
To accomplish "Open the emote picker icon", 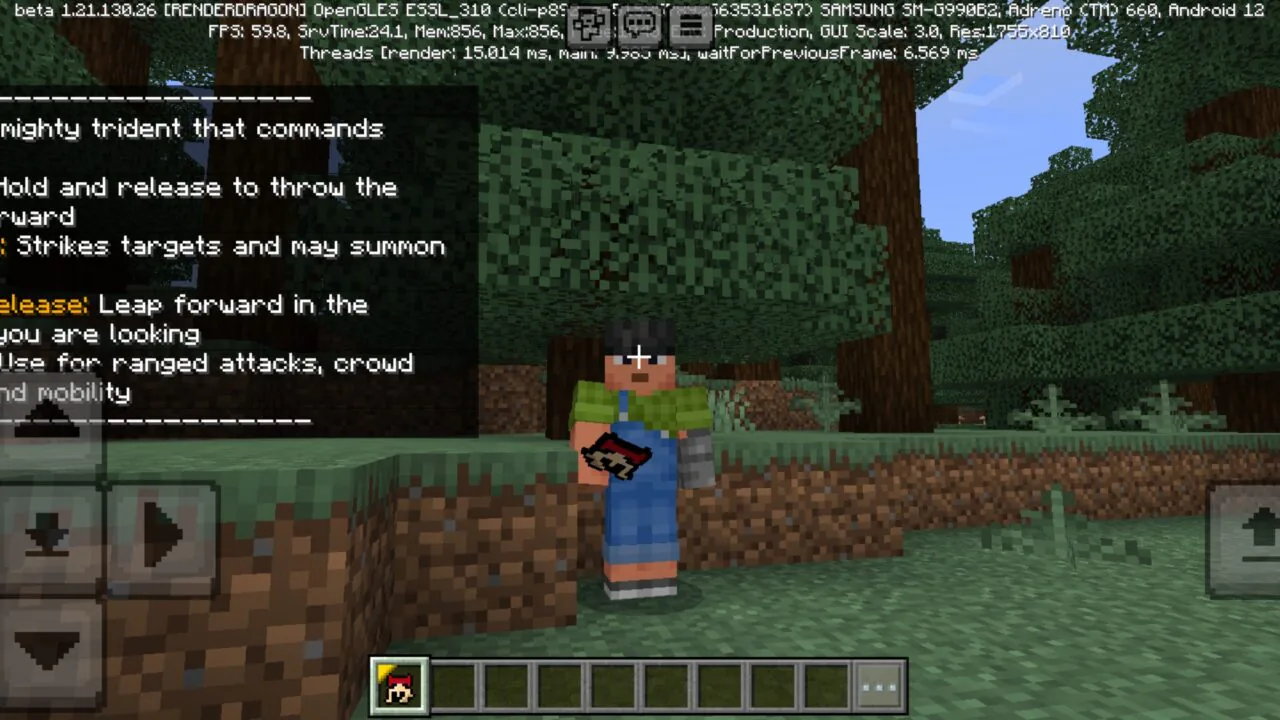I will tap(589, 25).
